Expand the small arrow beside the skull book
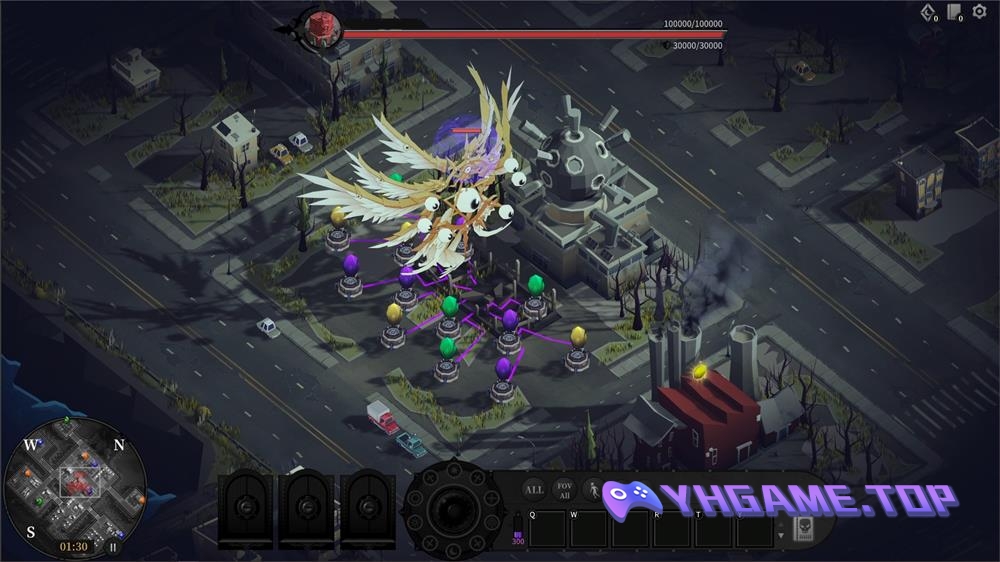 [781, 535]
